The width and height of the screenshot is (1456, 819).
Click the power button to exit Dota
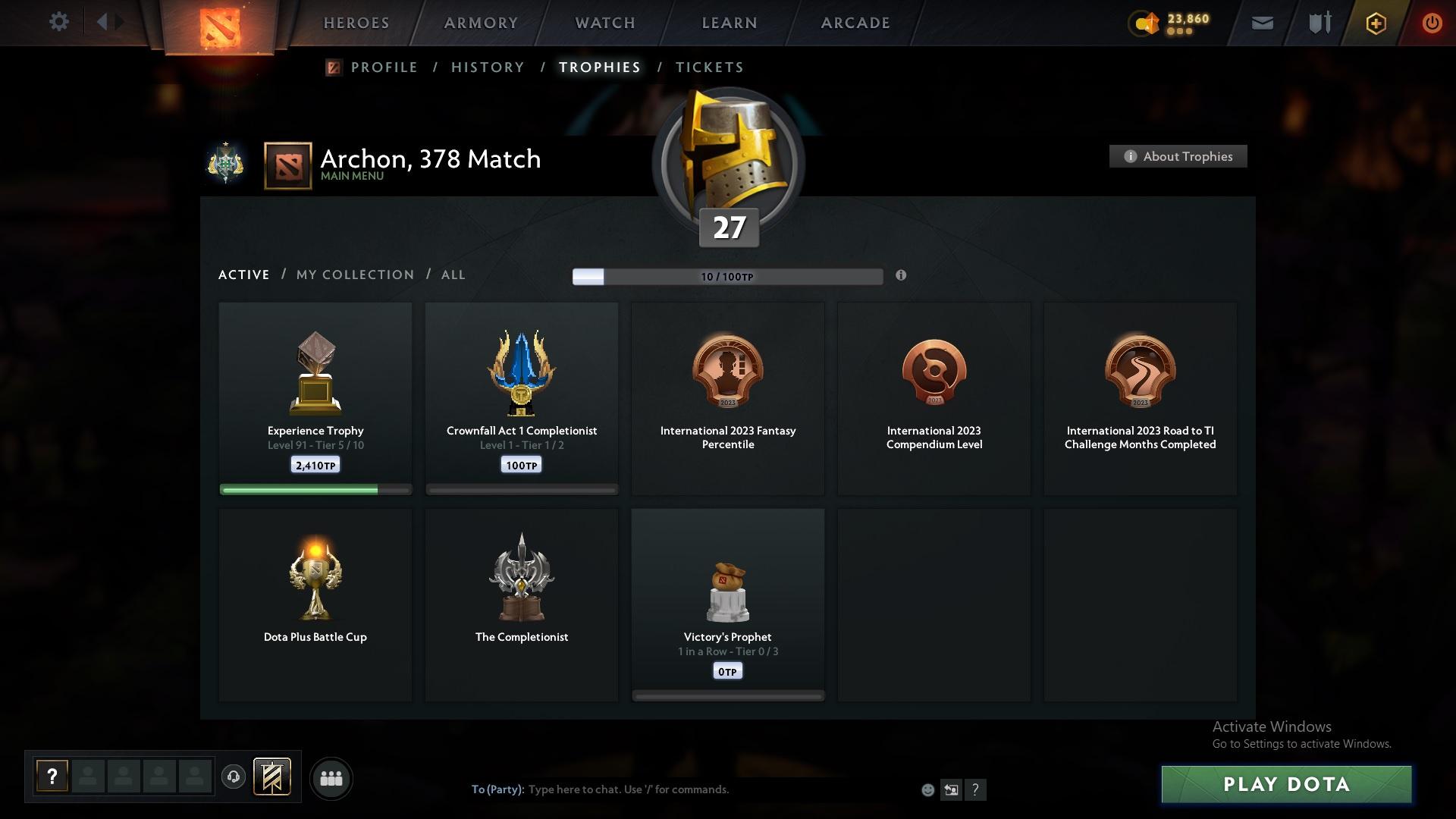pyautogui.click(x=1432, y=23)
